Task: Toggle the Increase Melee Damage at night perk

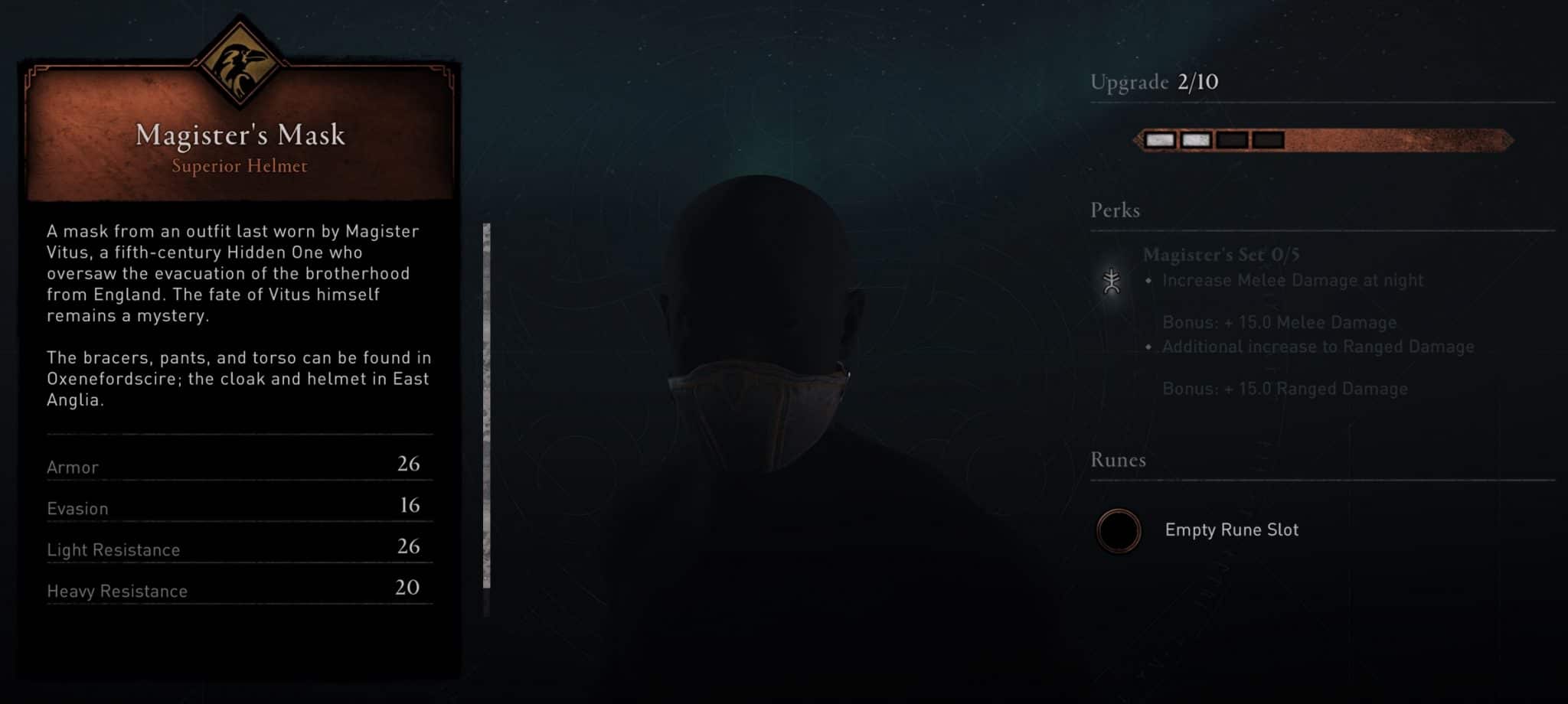Action: [x=1292, y=281]
